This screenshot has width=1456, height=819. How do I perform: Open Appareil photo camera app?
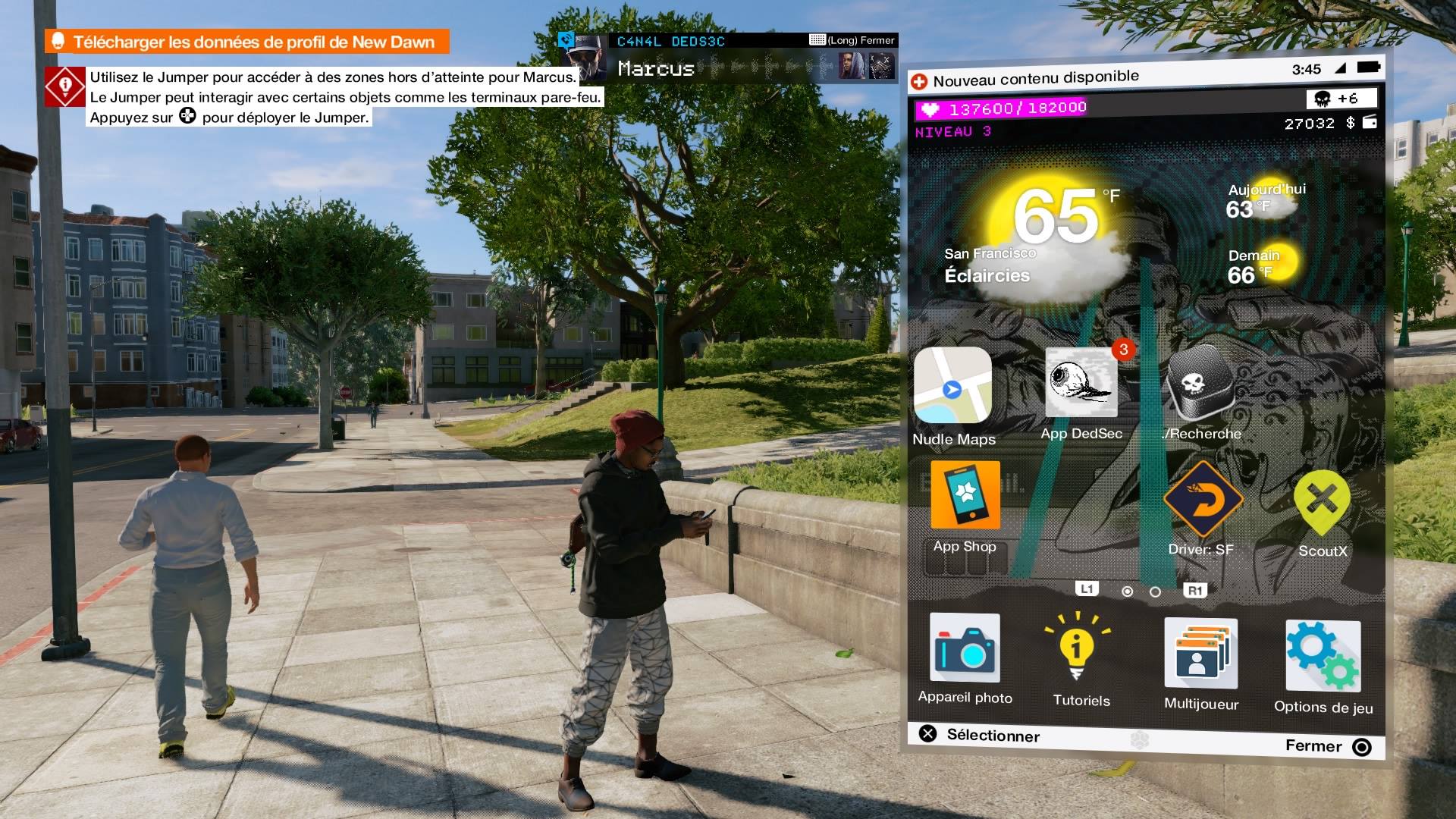click(965, 648)
